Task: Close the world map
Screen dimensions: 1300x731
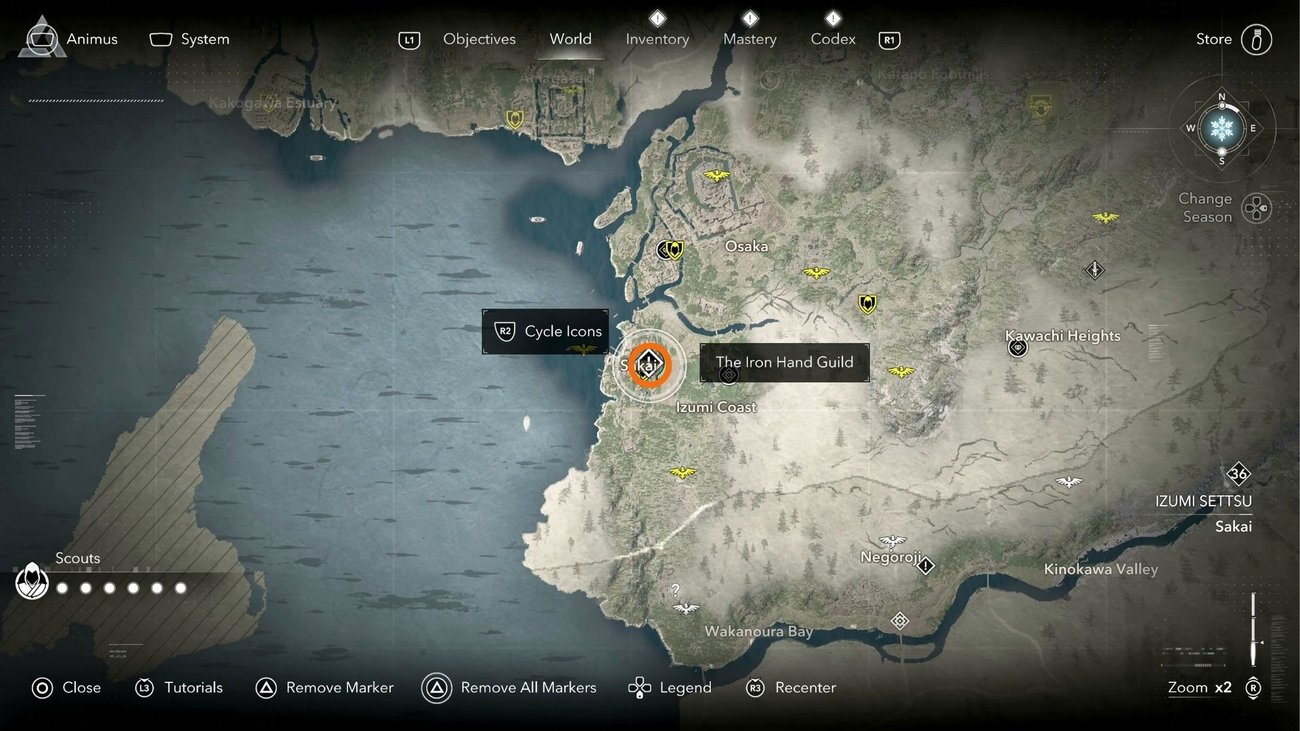Action: (x=66, y=688)
